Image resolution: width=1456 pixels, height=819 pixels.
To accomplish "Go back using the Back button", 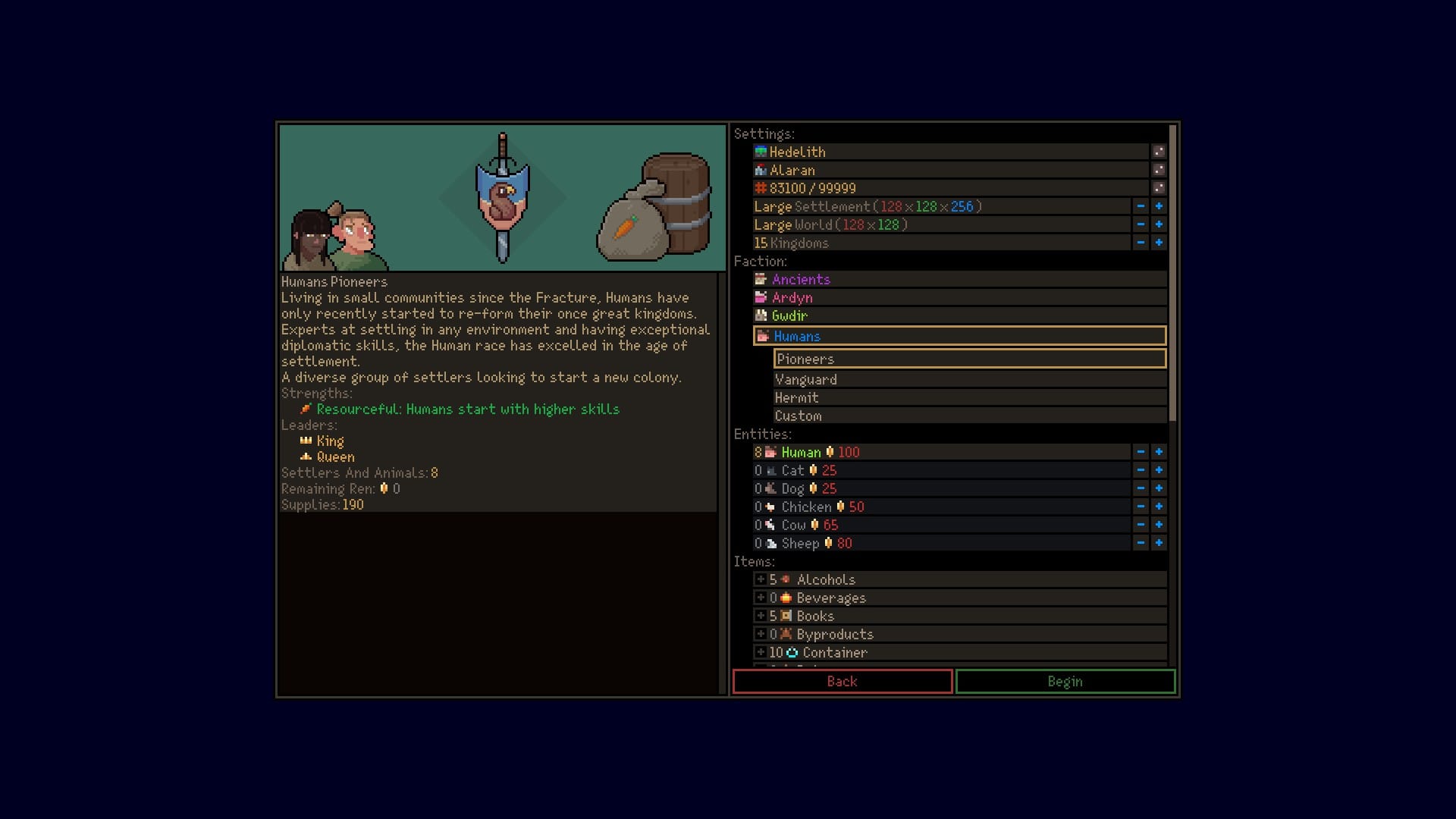I will coord(842,681).
